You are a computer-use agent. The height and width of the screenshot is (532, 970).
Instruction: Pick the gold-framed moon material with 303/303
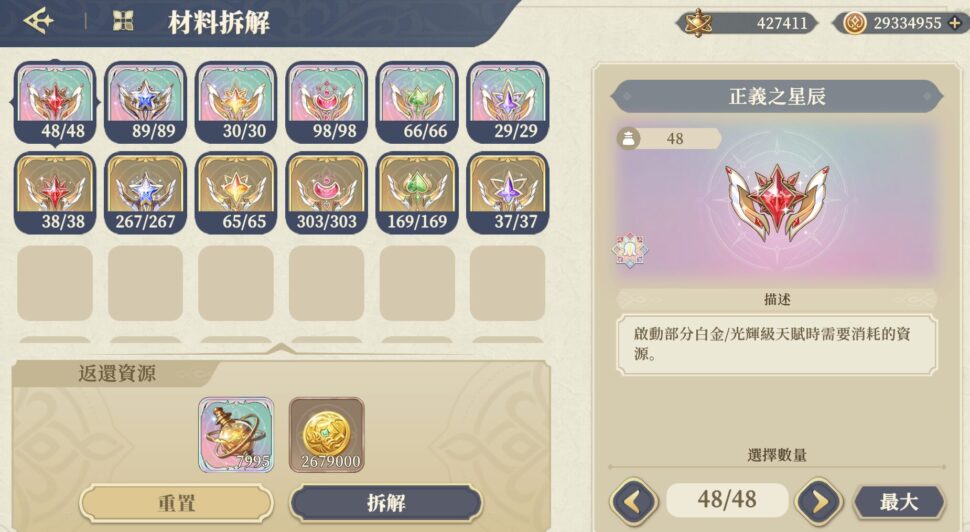326,192
